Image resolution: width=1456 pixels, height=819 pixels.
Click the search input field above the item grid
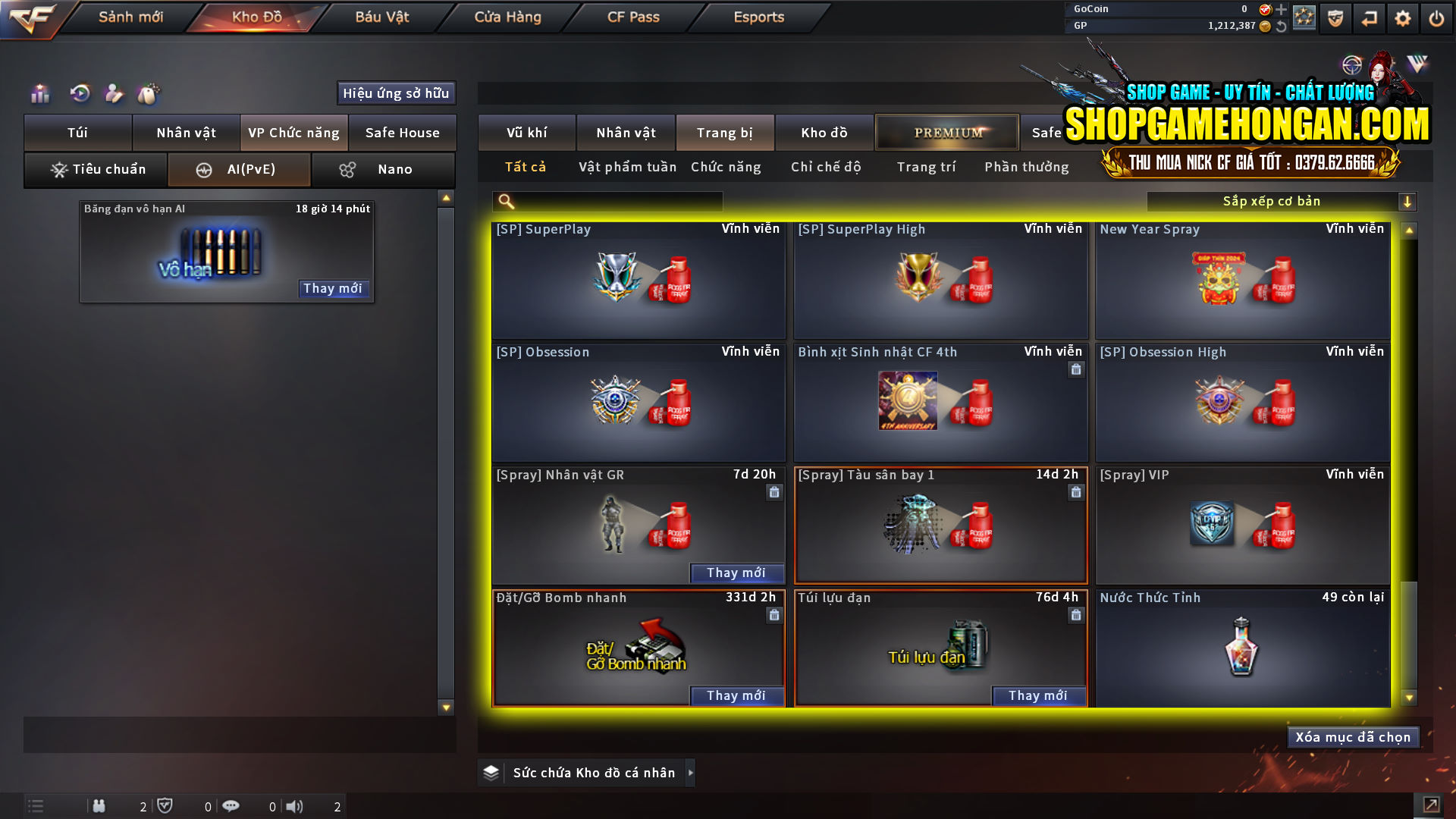pyautogui.click(x=607, y=201)
